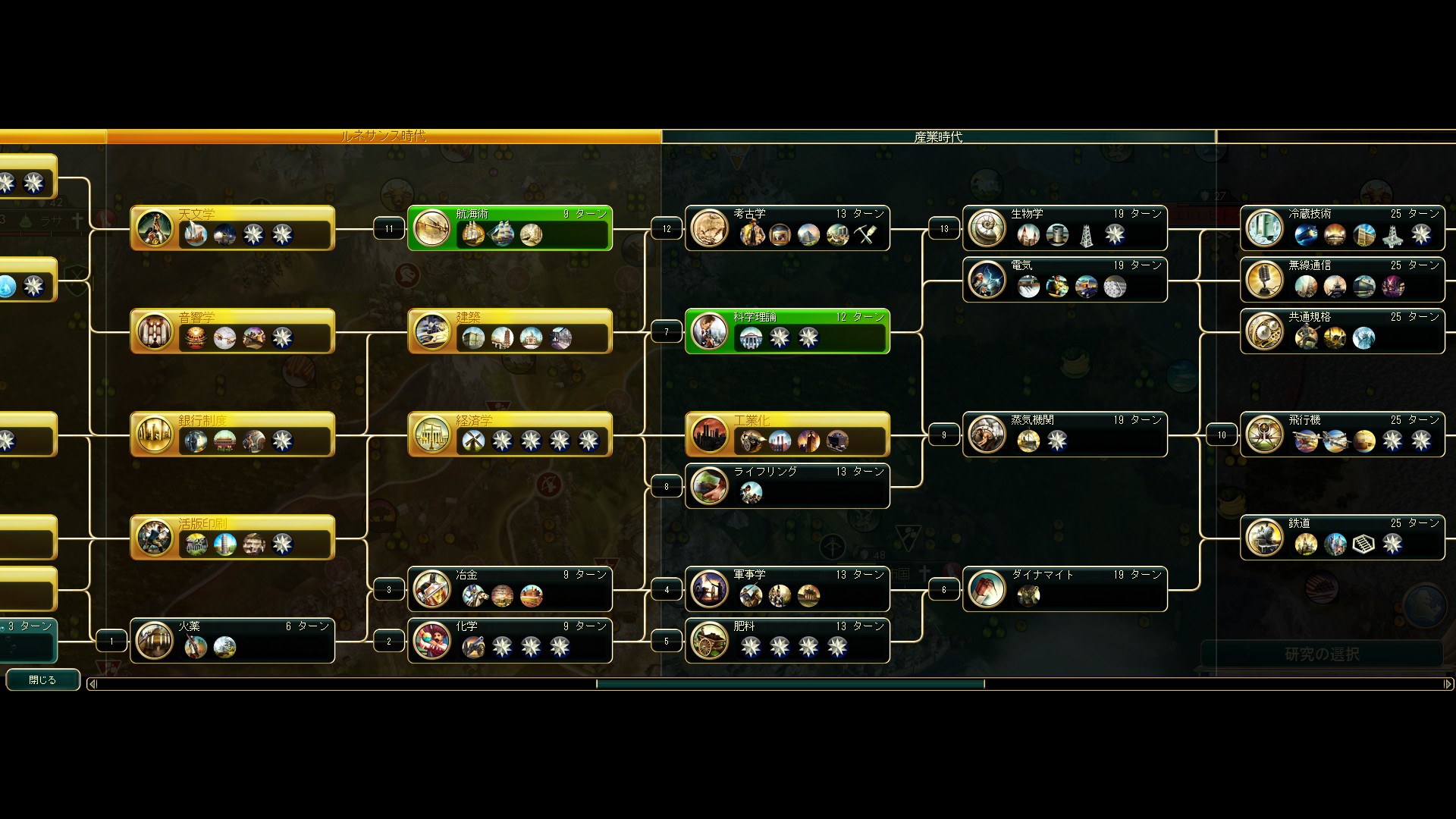Viewport: 1456px width, 819px height.
Task: Queue the 鉄道 technology
Action: [1342, 537]
